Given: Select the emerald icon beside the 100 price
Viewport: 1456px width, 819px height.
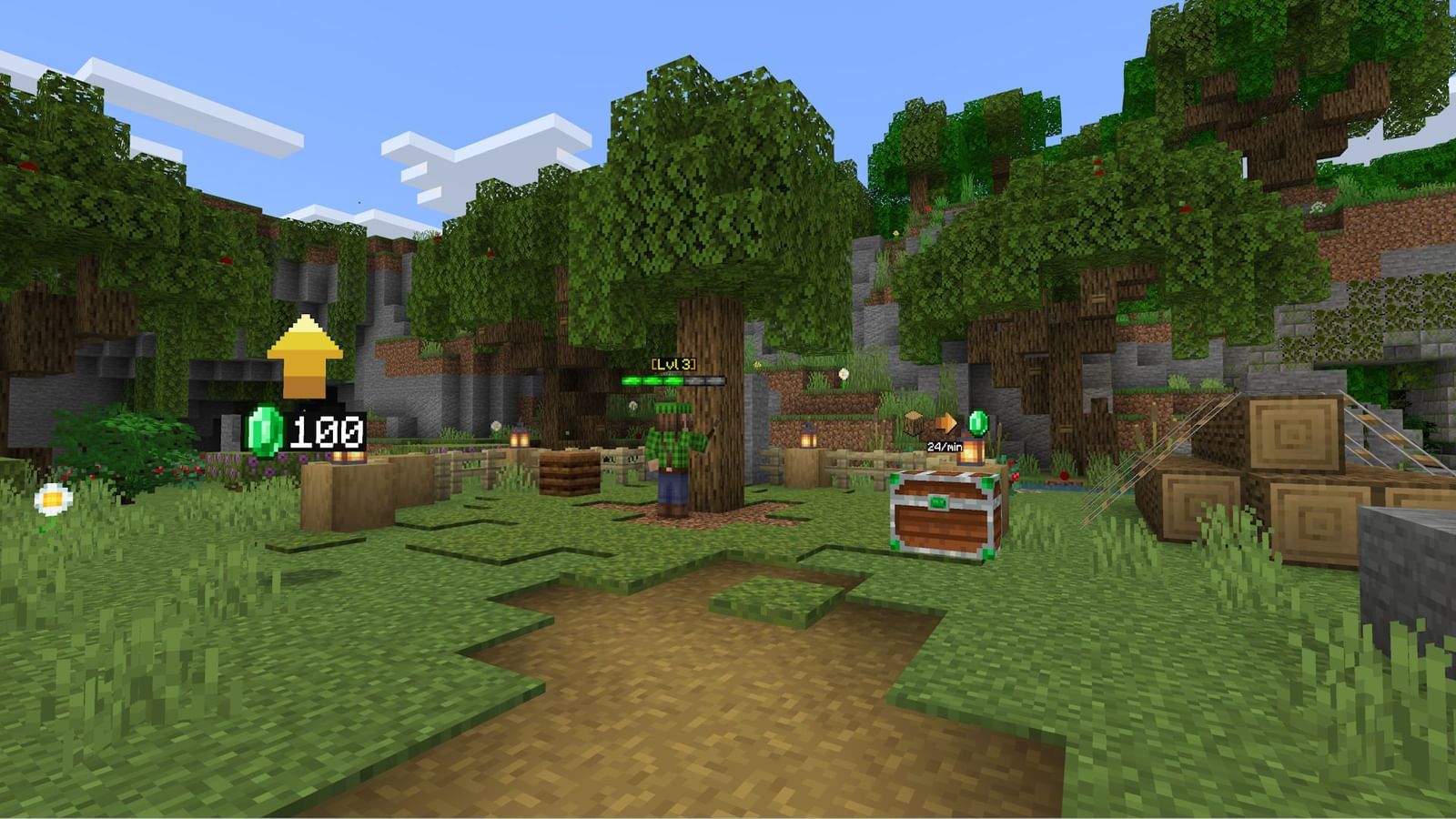Looking at the screenshot, I should 265,430.
